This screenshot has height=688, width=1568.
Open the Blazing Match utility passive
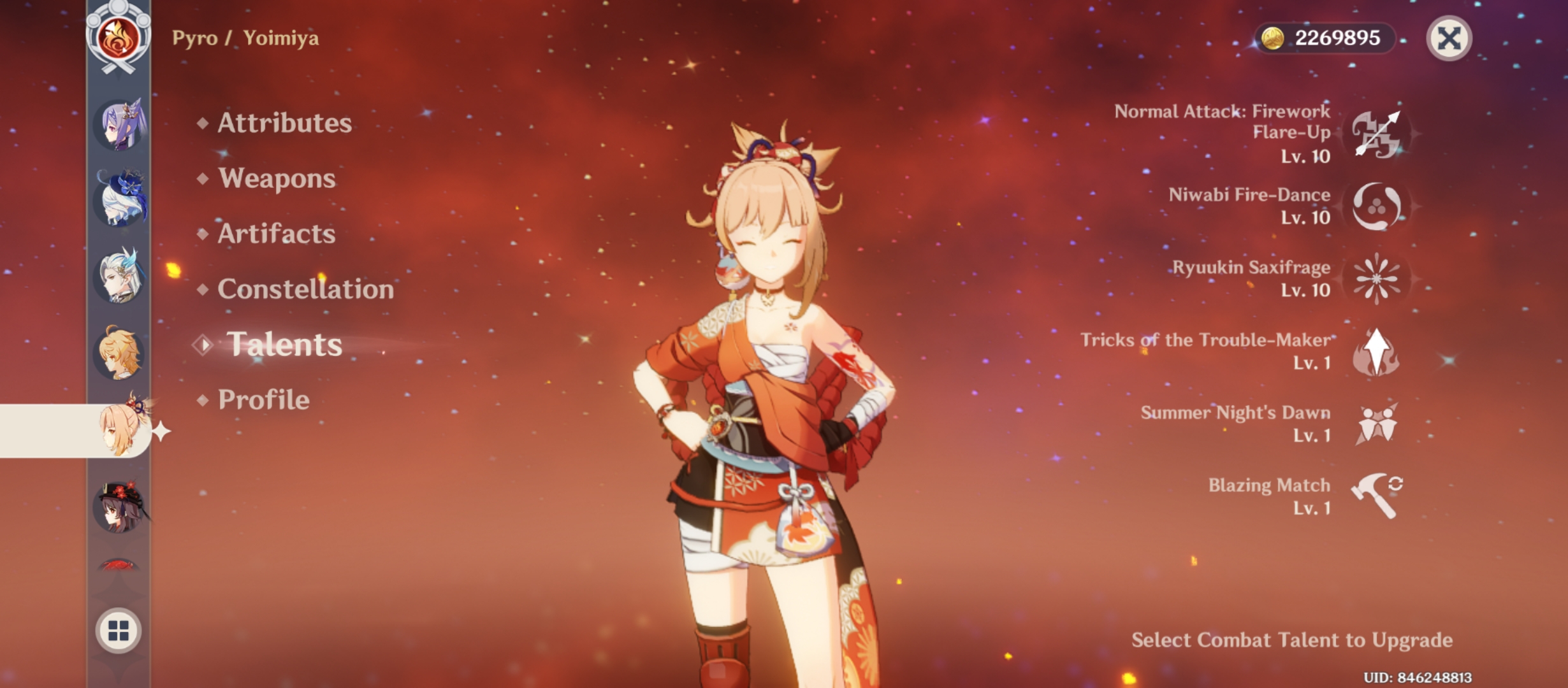(x=1376, y=498)
